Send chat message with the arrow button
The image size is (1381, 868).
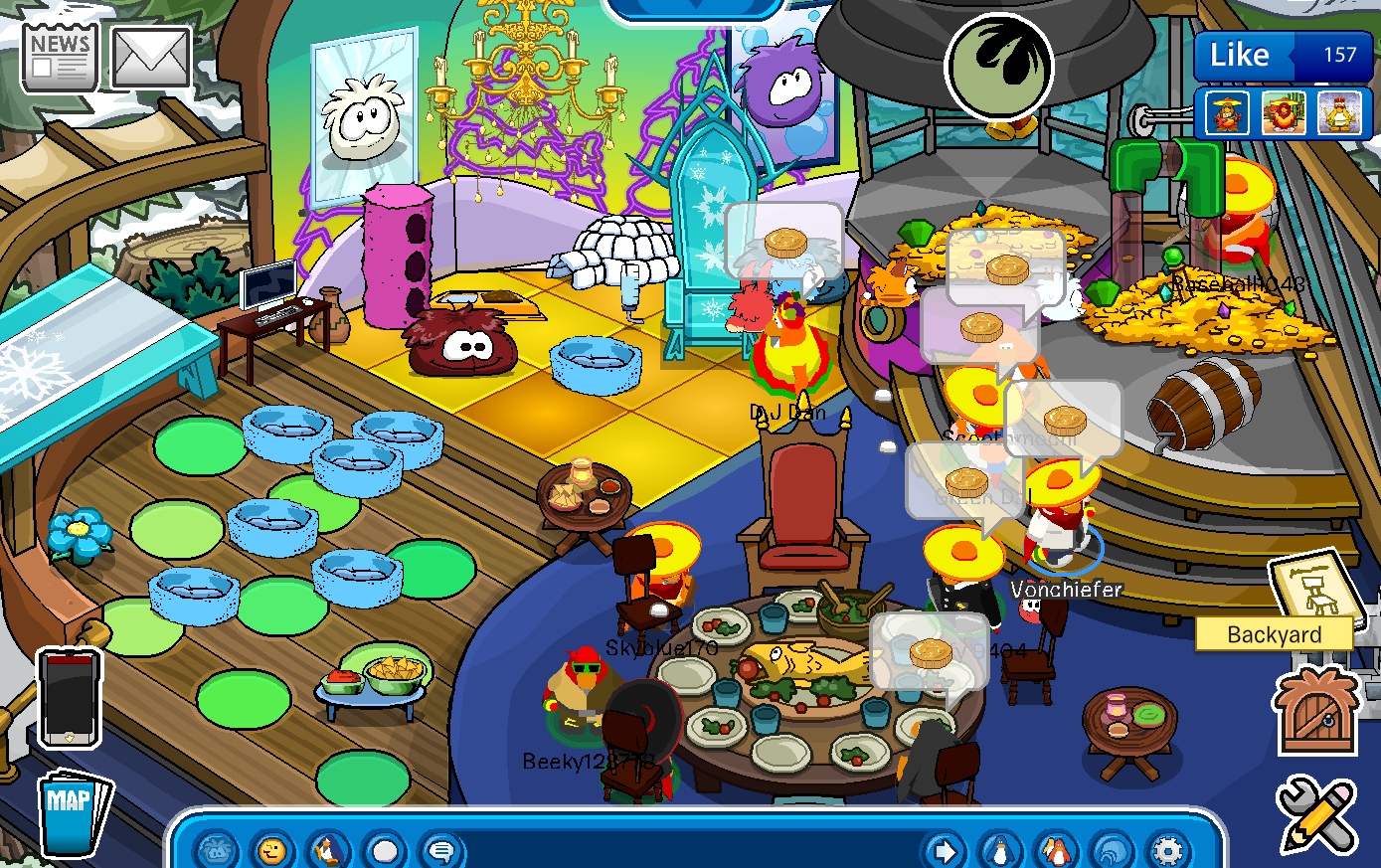944,851
